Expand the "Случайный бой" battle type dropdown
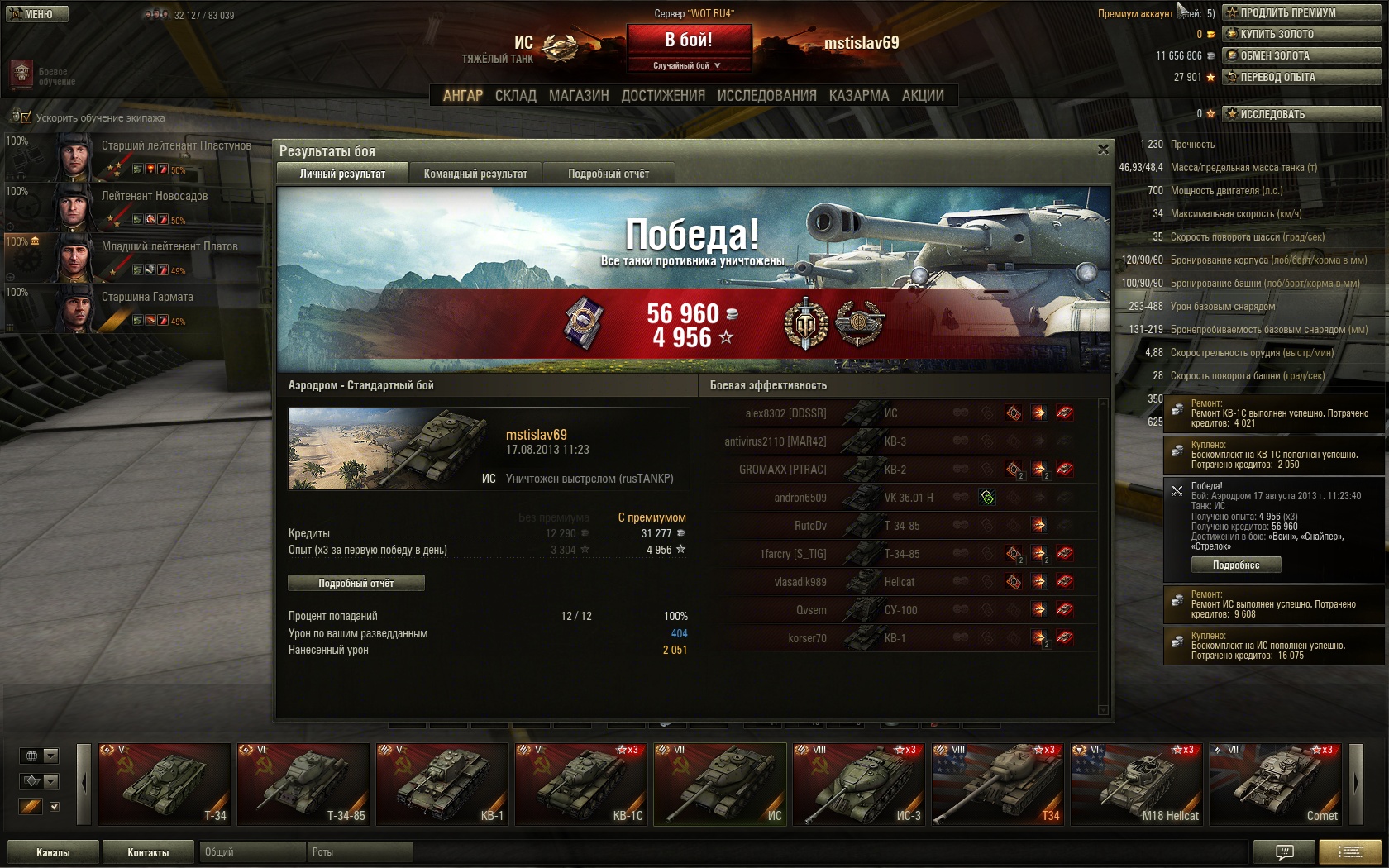 (688, 65)
